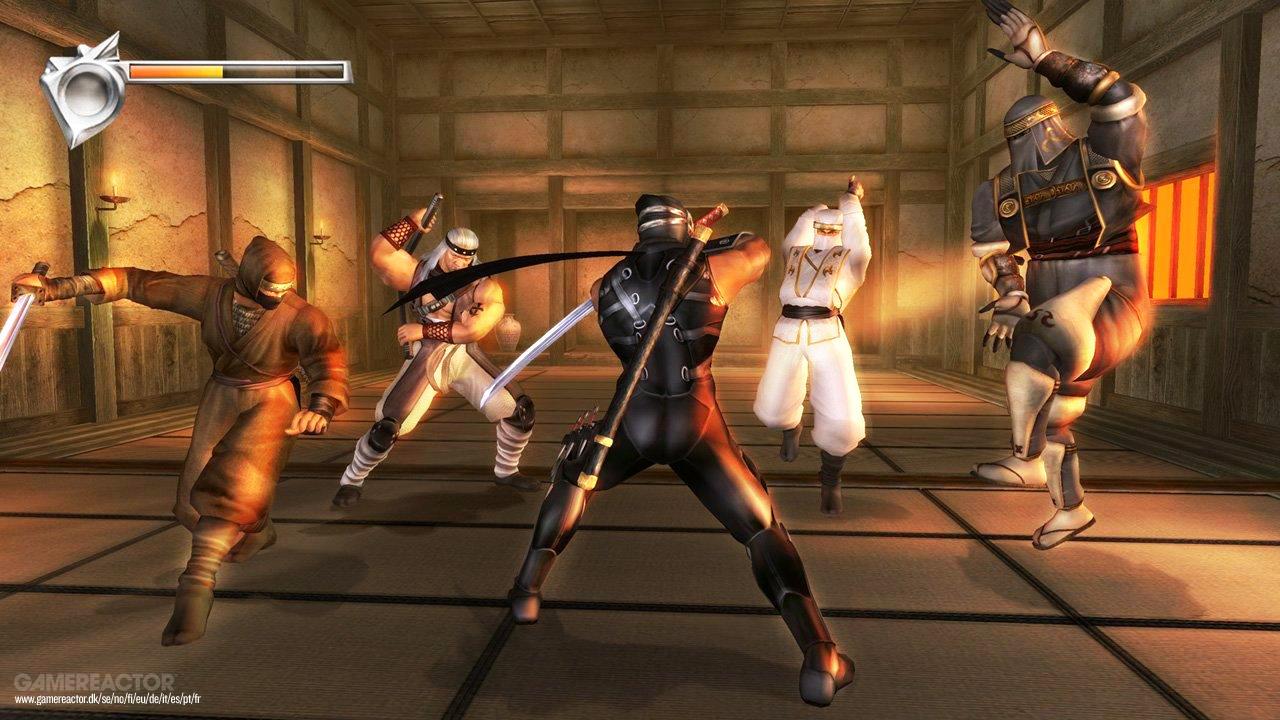Image resolution: width=1280 pixels, height=720 pixels.
Task: Click the orange health gauge fill
Action: 175,72
